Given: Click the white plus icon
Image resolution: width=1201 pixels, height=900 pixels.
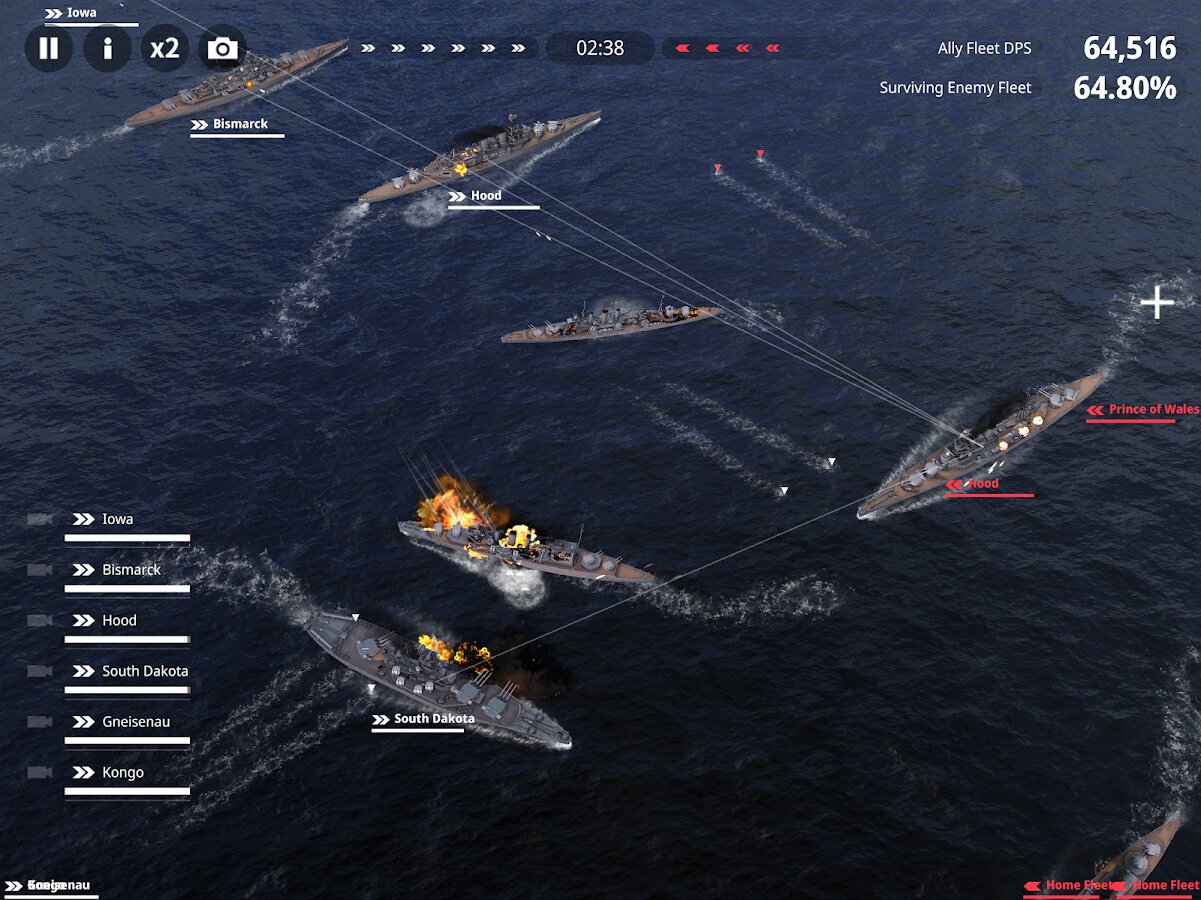Looking at the screenshot, I should tap(1157, 302).
